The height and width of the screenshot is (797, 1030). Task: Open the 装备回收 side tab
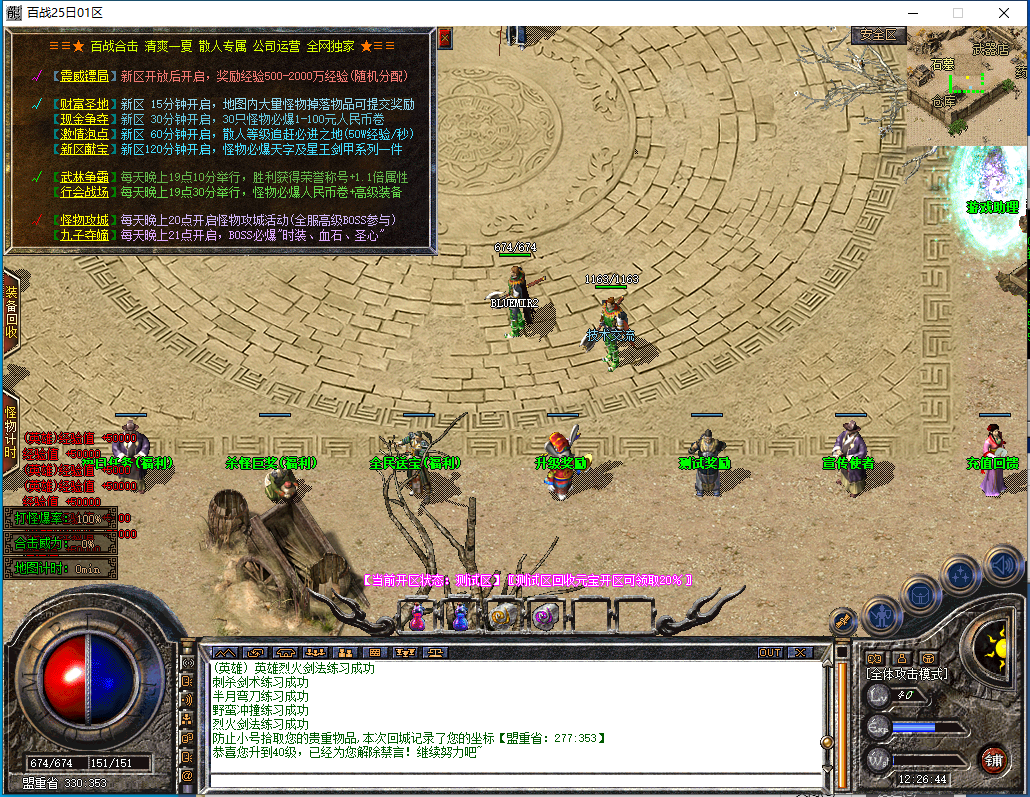point(11,312)
